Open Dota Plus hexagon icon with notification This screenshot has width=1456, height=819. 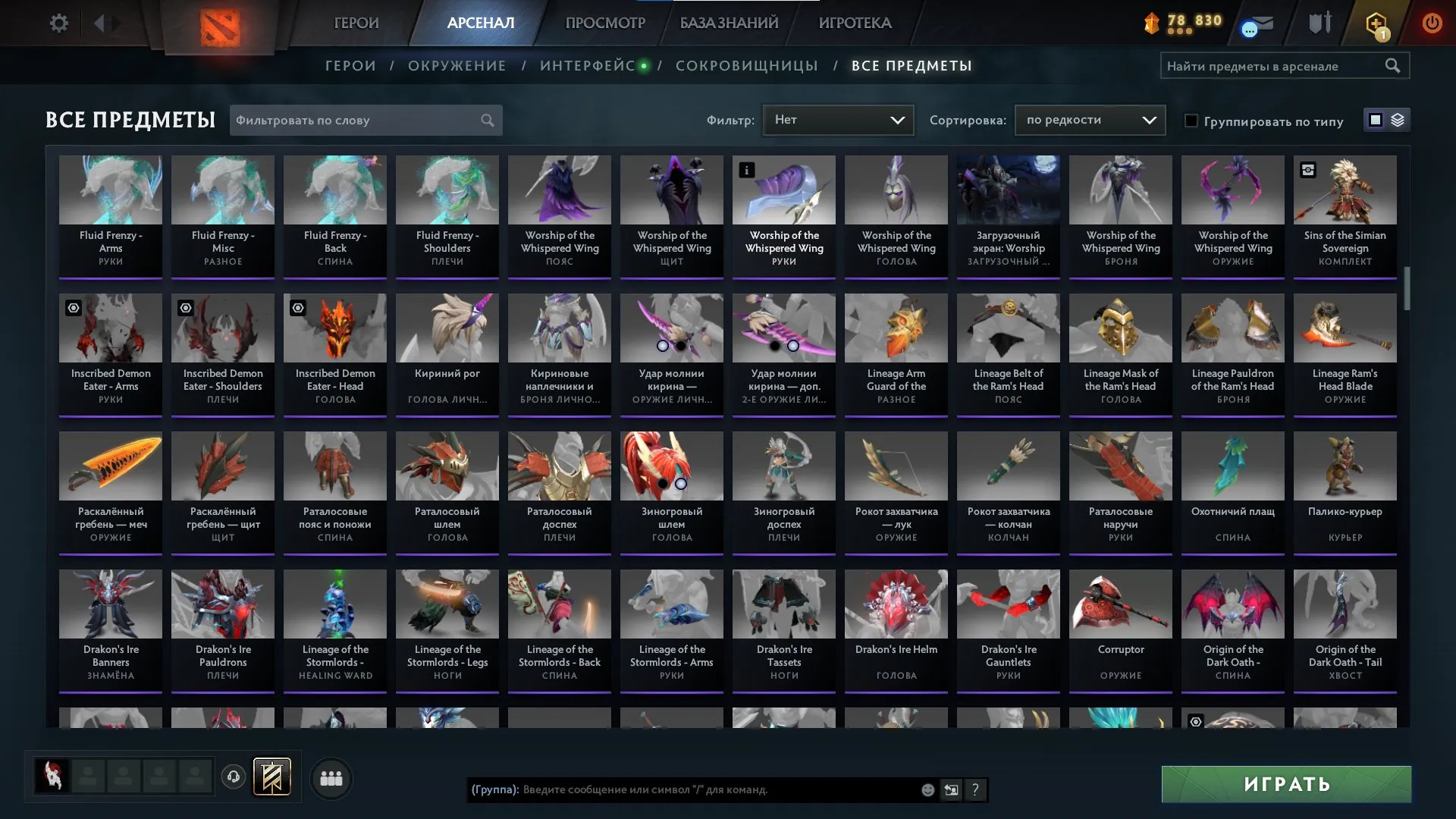coord(1376,23)
